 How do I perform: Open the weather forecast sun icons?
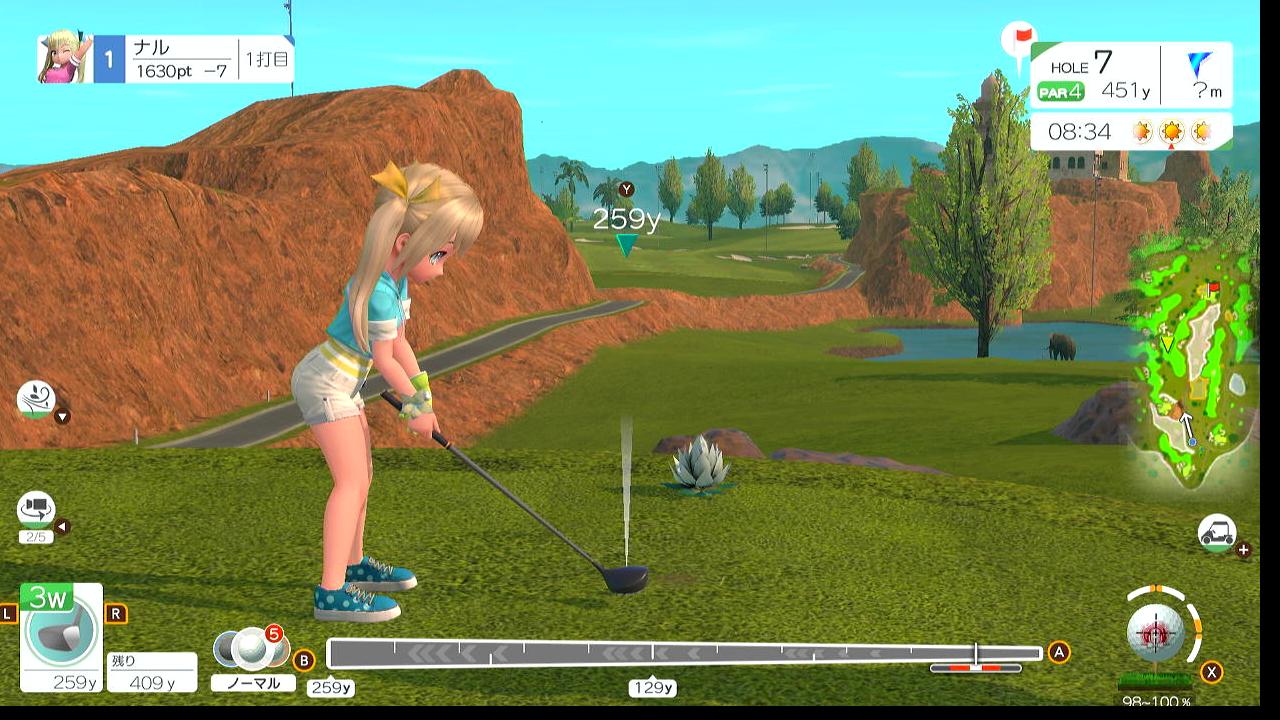point(1171,131)
